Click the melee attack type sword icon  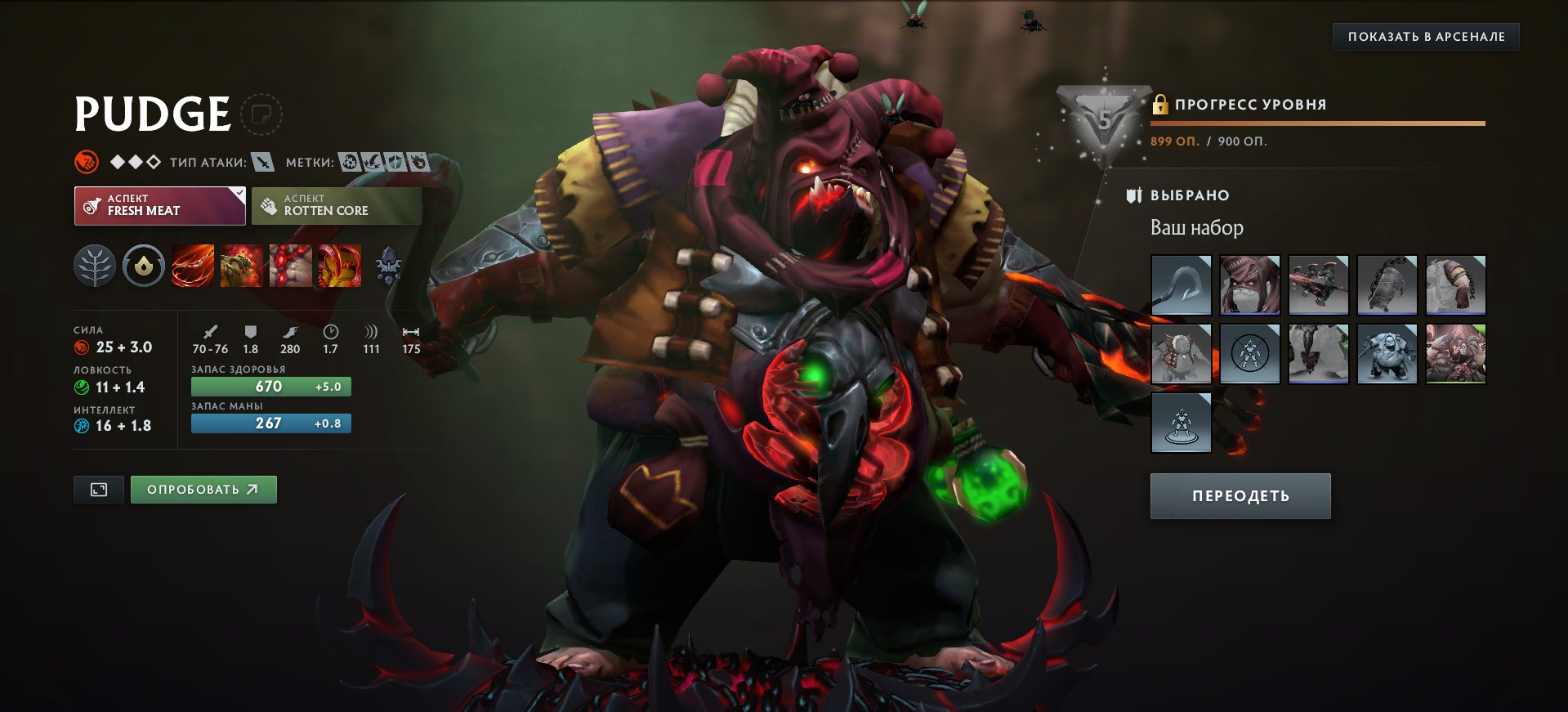tap(260, 162)
